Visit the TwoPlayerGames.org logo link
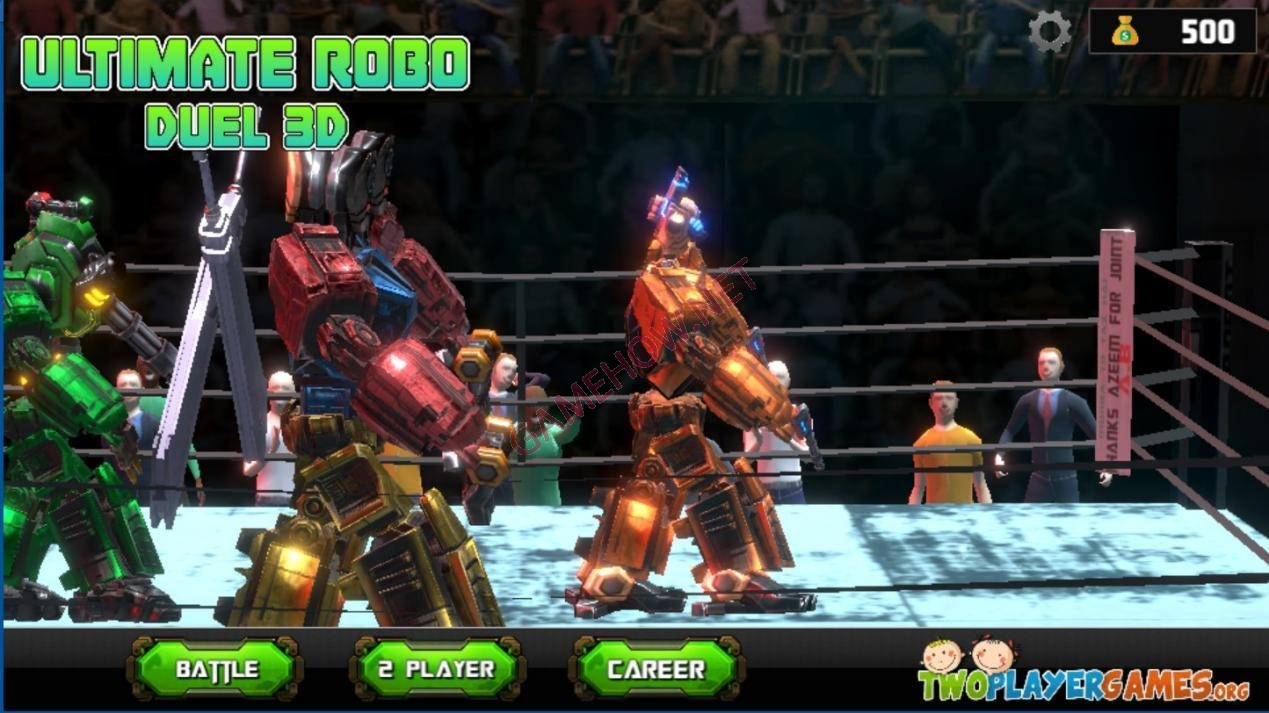The width and height of the screenshot is (1269, 713). 1084,674
